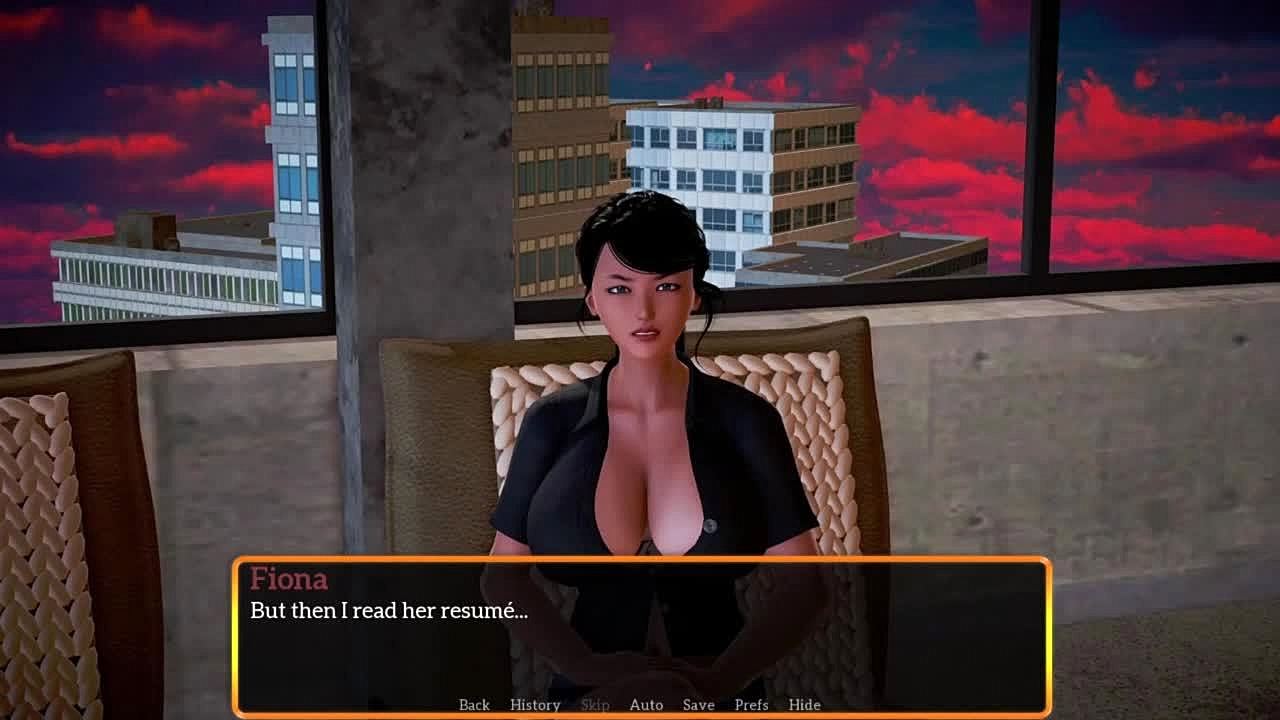
Task: Hide the dialogue text box
Action: click(x=804, y=705)
